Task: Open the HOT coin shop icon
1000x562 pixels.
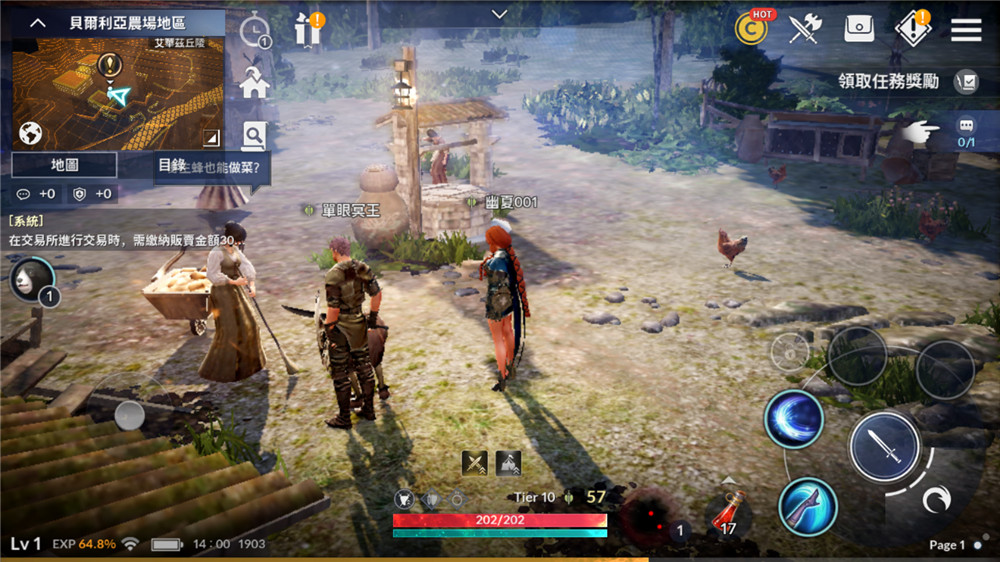Action: (750, 29)
